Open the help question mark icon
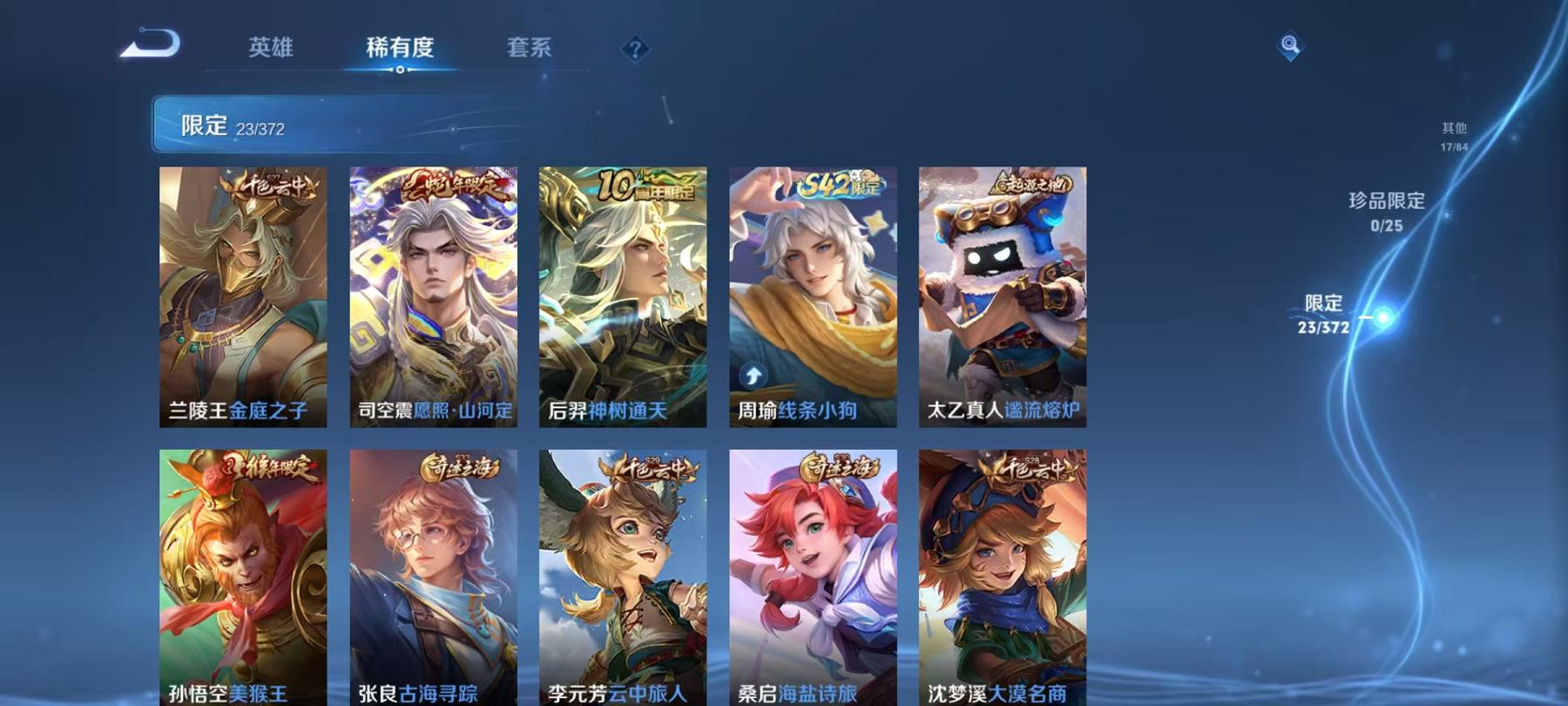The width and height of the screenshot is (1568, 706). (636, 47)
